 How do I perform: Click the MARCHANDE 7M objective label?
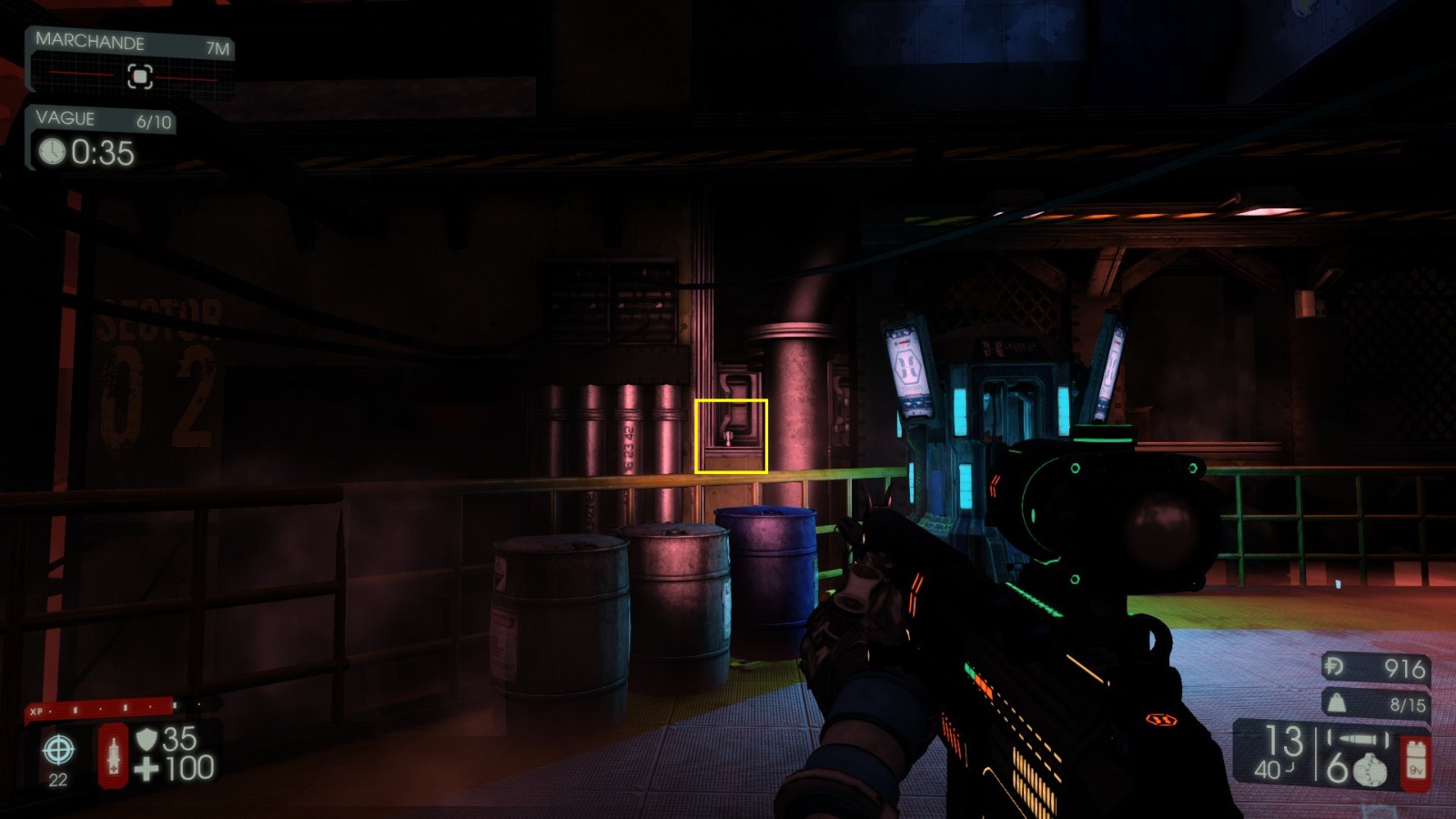[x=91, y=42]
